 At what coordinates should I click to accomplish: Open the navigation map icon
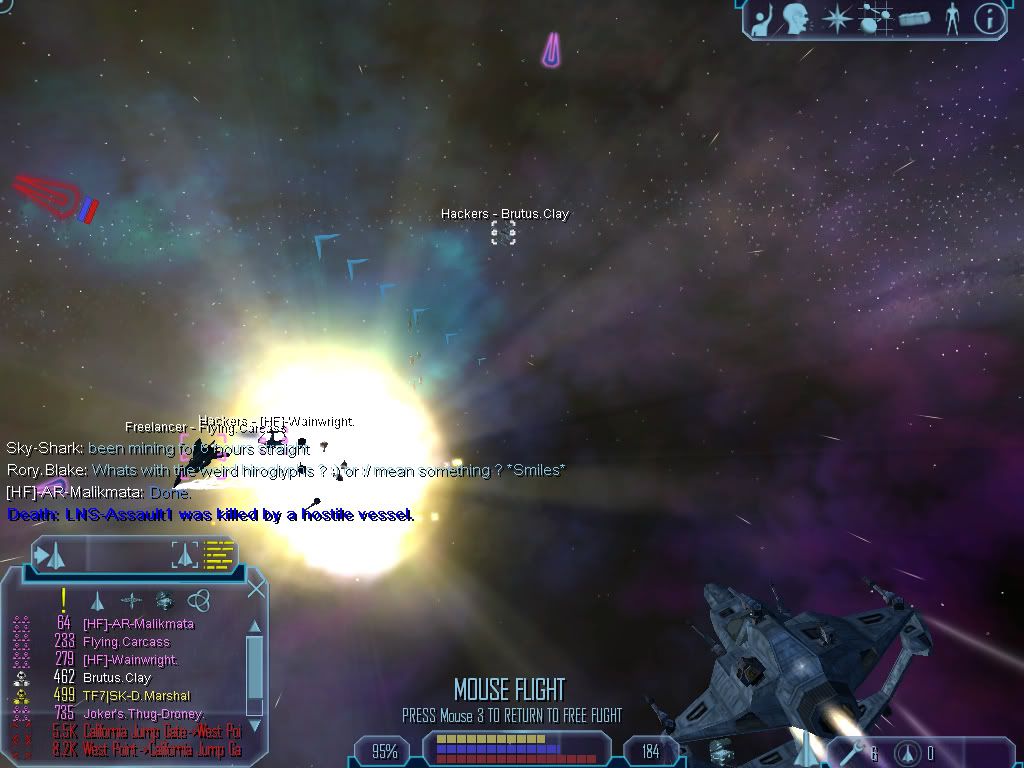[874, 18]
